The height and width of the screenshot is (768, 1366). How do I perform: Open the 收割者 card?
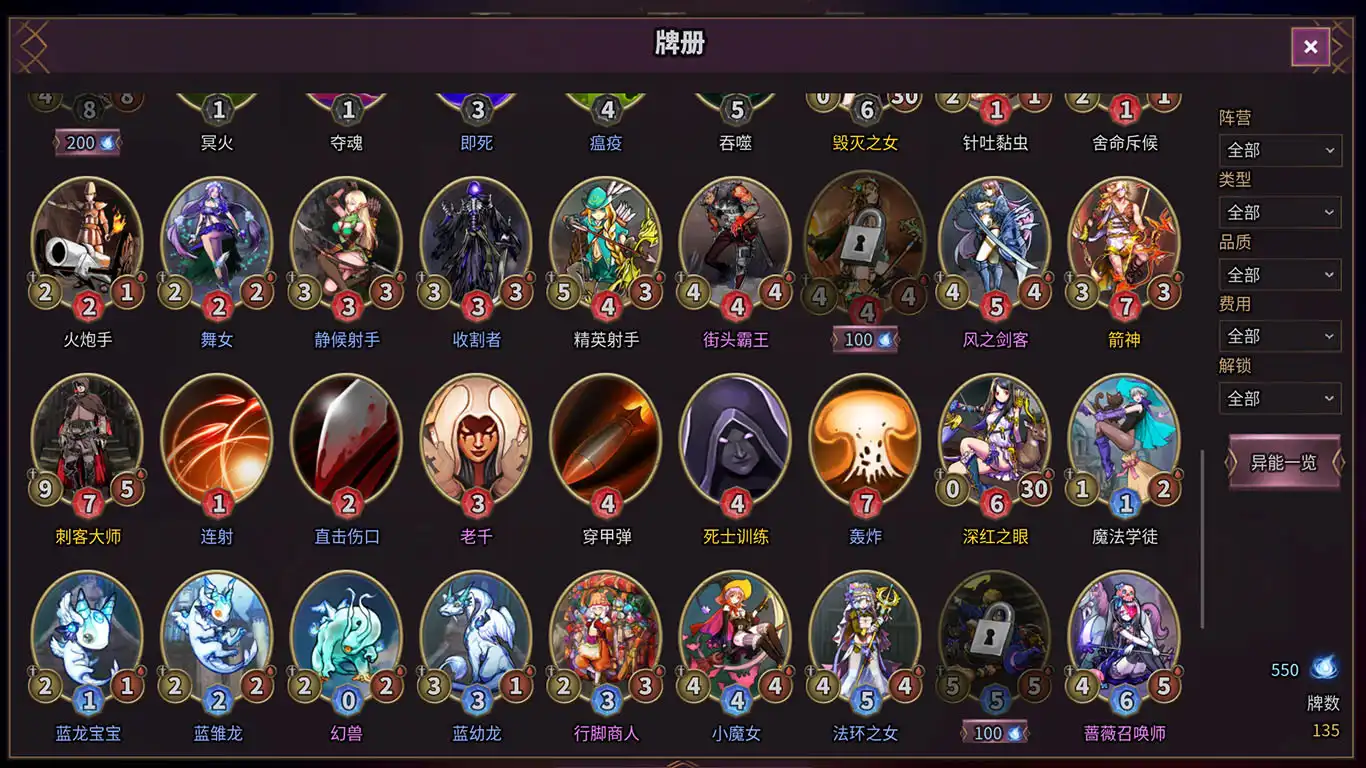[x=475, y=240]
